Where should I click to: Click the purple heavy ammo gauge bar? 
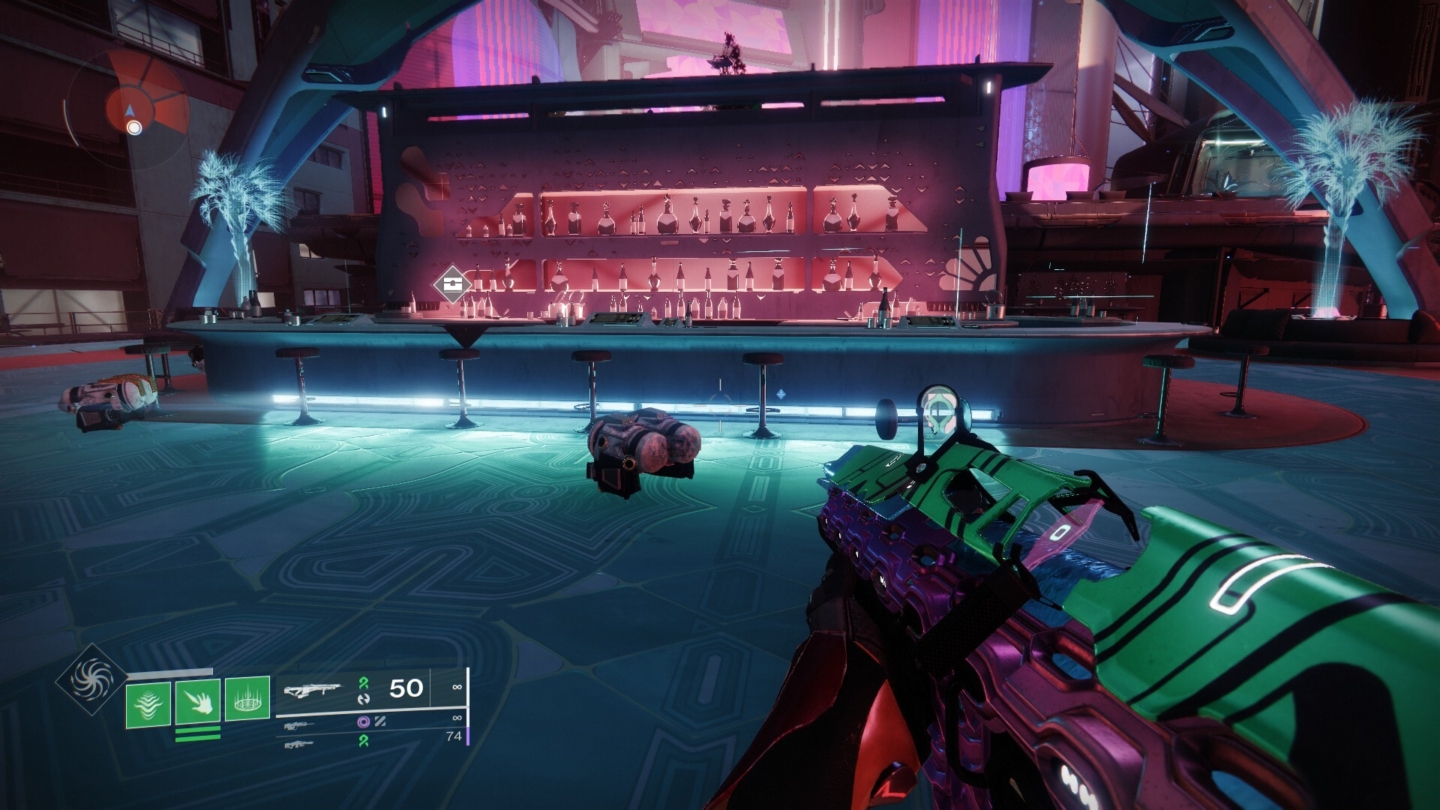(x=469, y=737)
